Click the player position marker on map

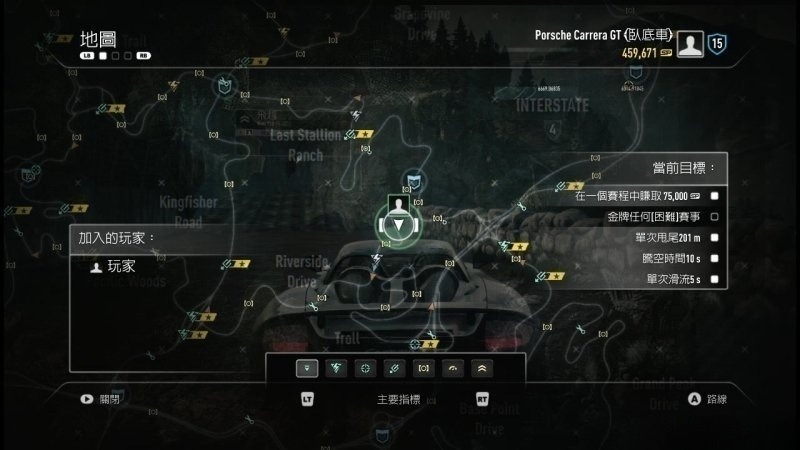[x=400, y=225]
